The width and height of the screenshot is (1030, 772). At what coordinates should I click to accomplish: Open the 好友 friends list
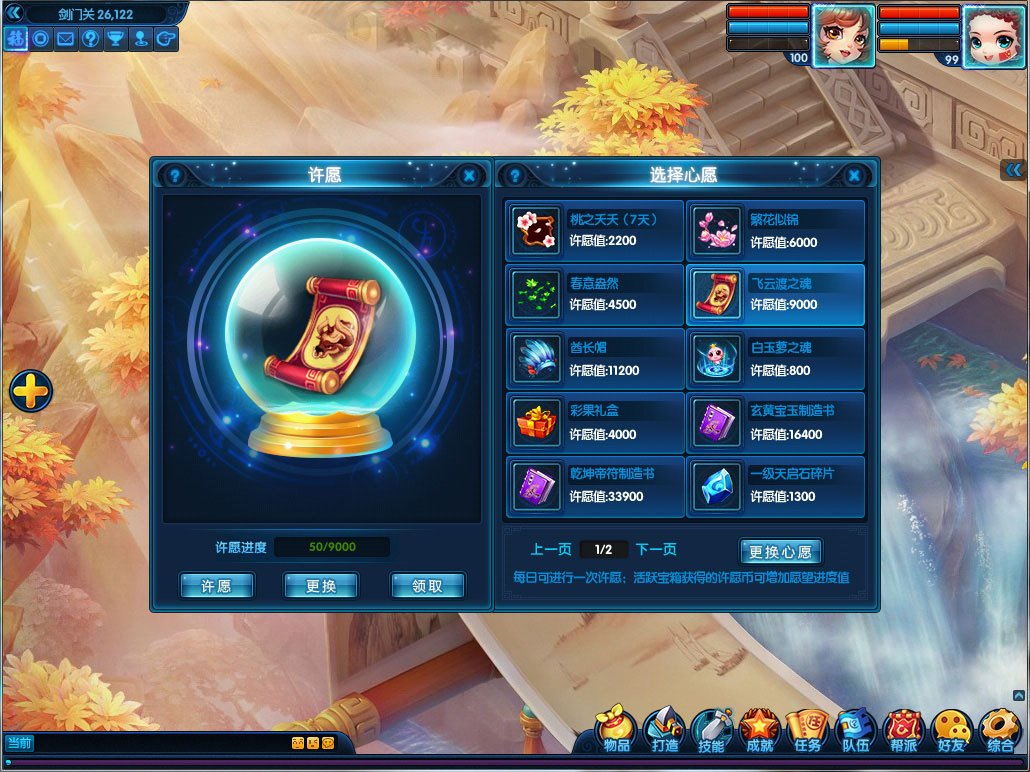[951, 732]
